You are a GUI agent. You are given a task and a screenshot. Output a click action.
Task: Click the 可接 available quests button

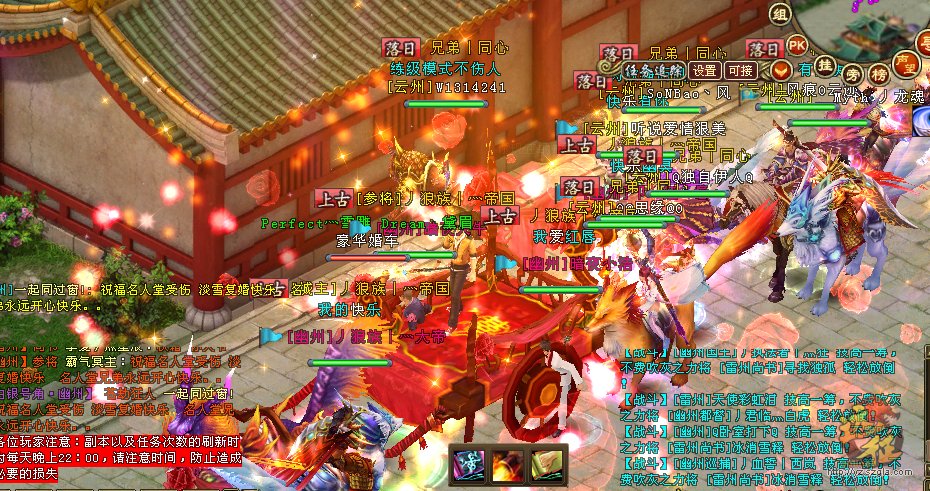740,70
